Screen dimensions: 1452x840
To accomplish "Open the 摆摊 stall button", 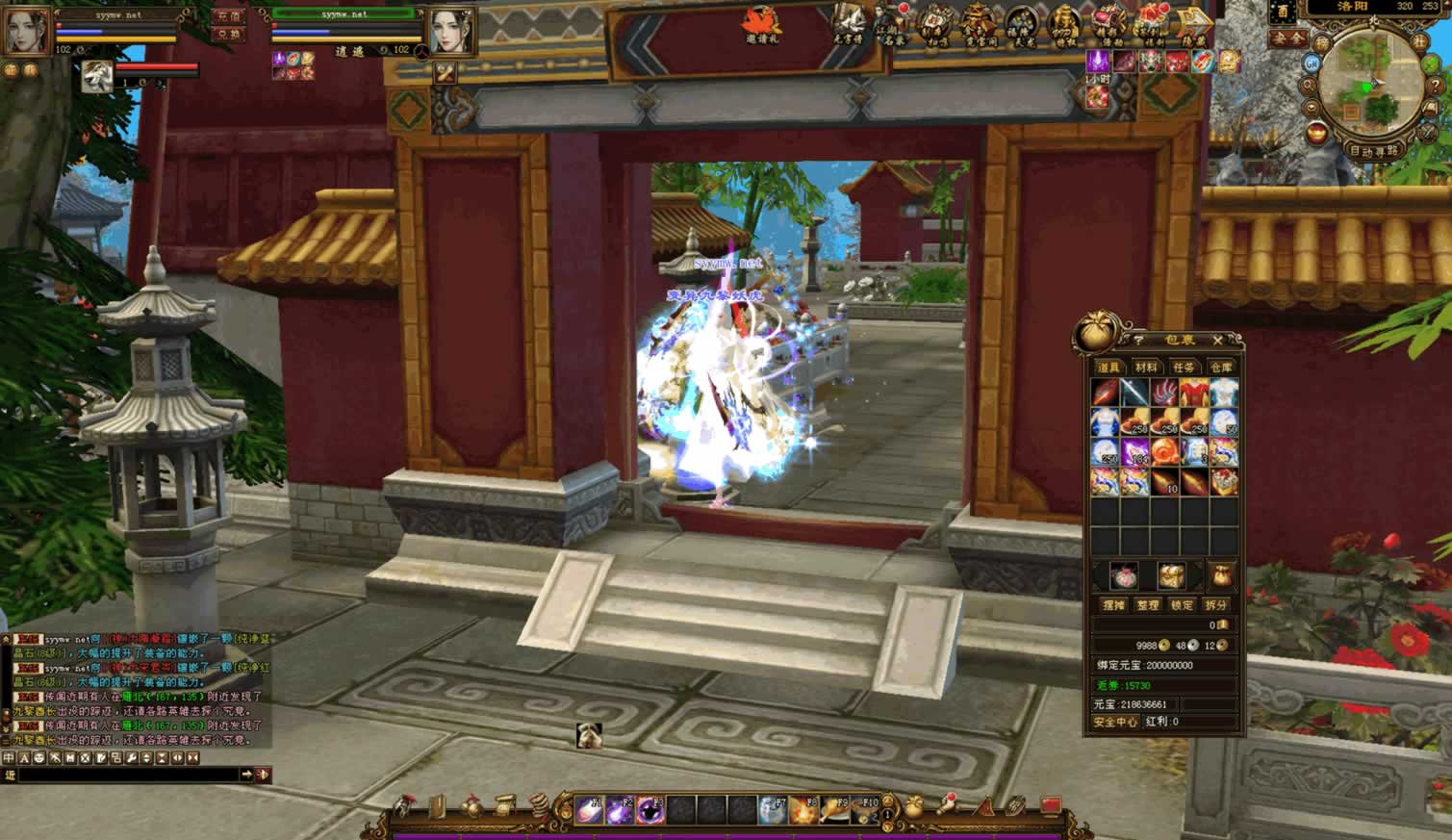I will [1114, 605].
